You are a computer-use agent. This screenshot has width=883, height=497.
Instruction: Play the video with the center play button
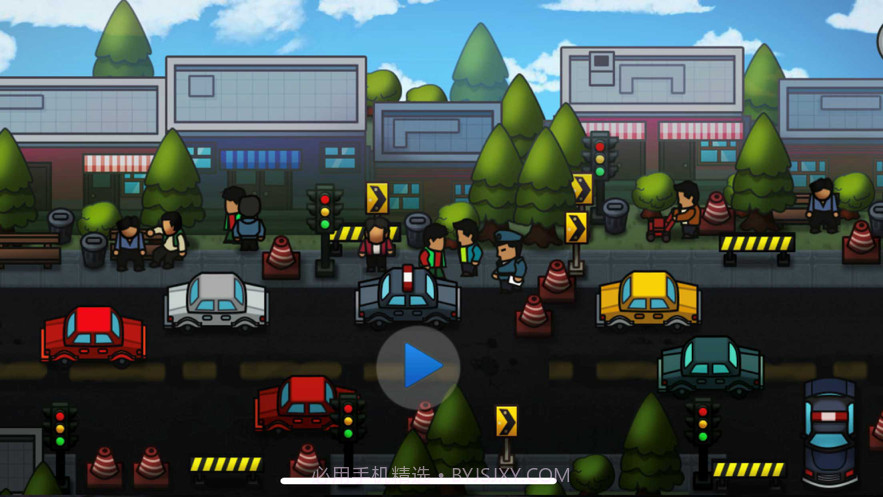tap(419, 367)
